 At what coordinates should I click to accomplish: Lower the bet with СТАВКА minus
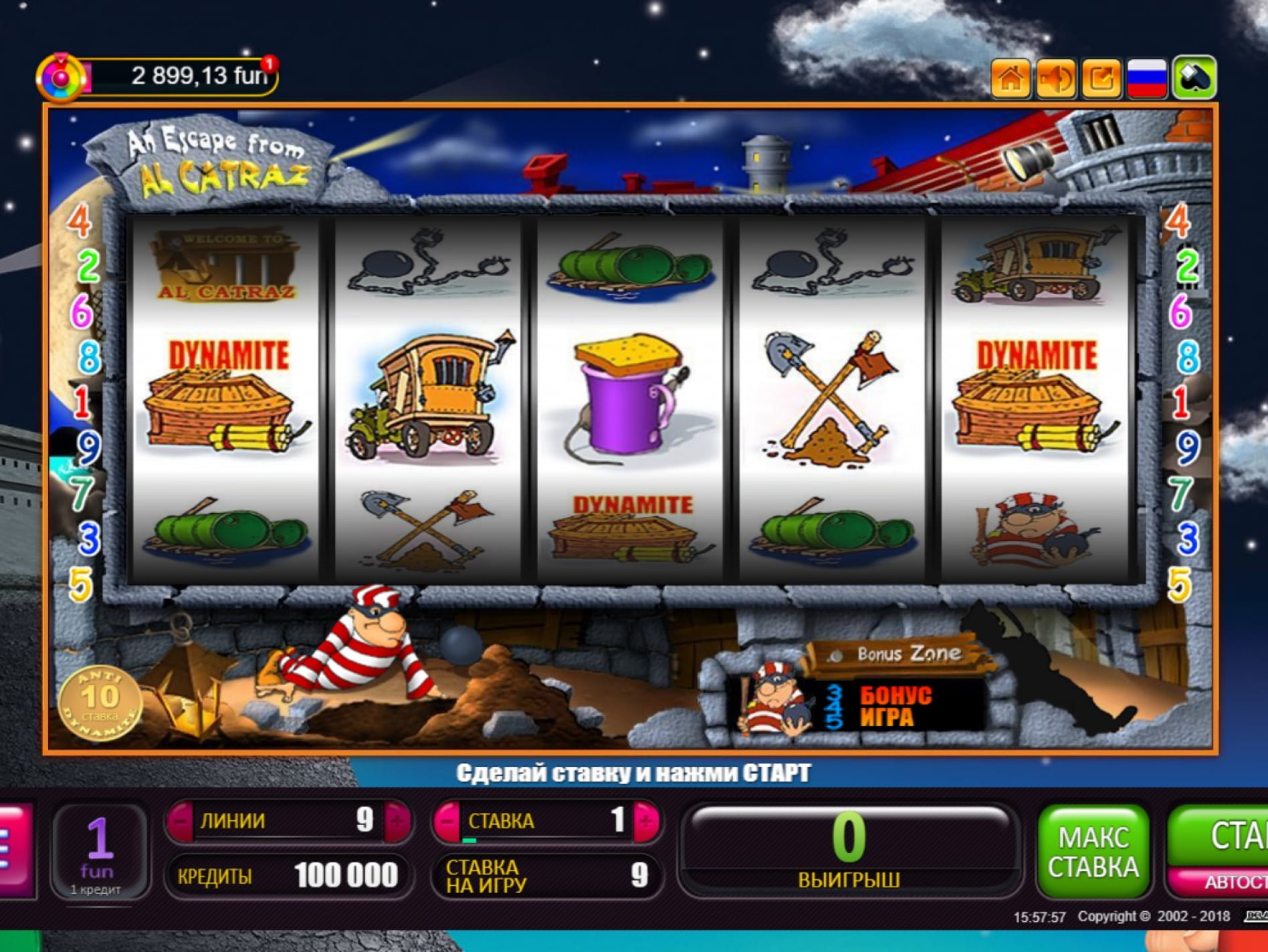tap(447, 820)
